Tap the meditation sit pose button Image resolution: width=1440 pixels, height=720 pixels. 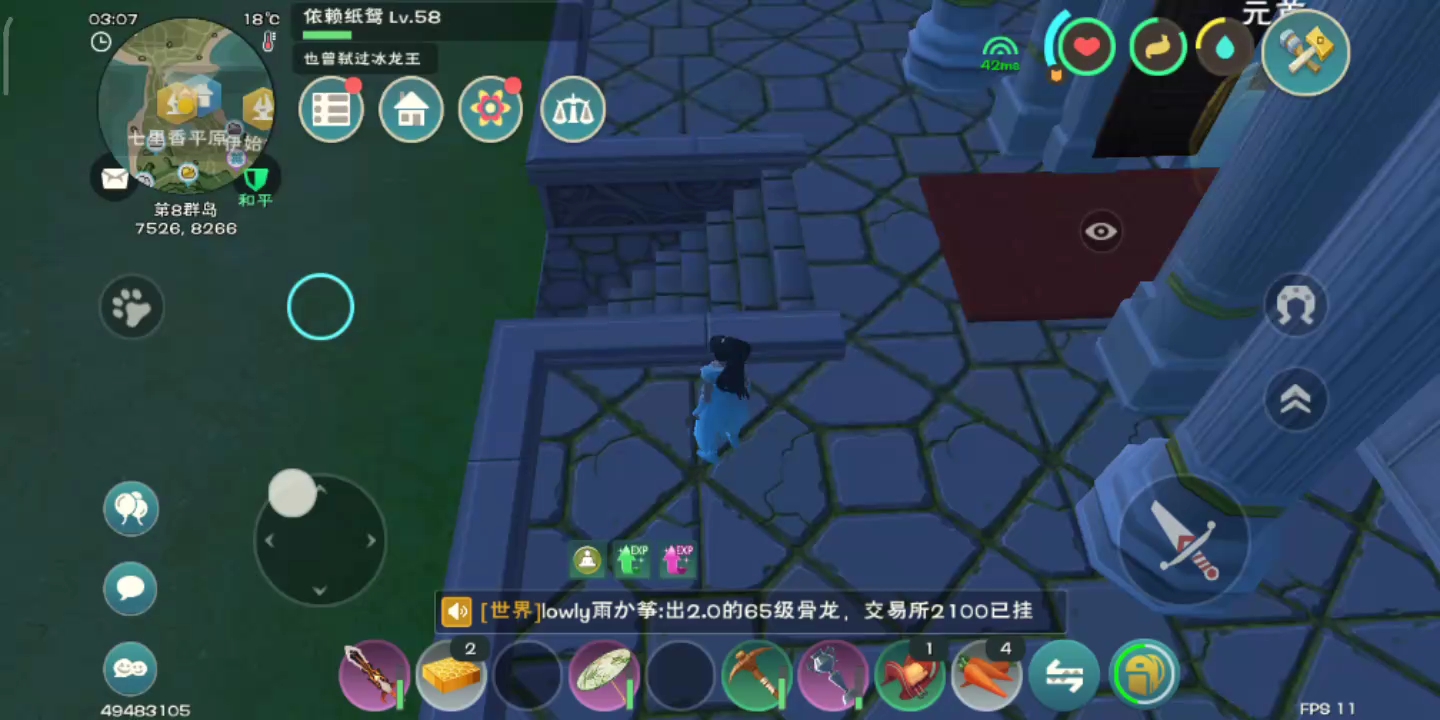586,560
